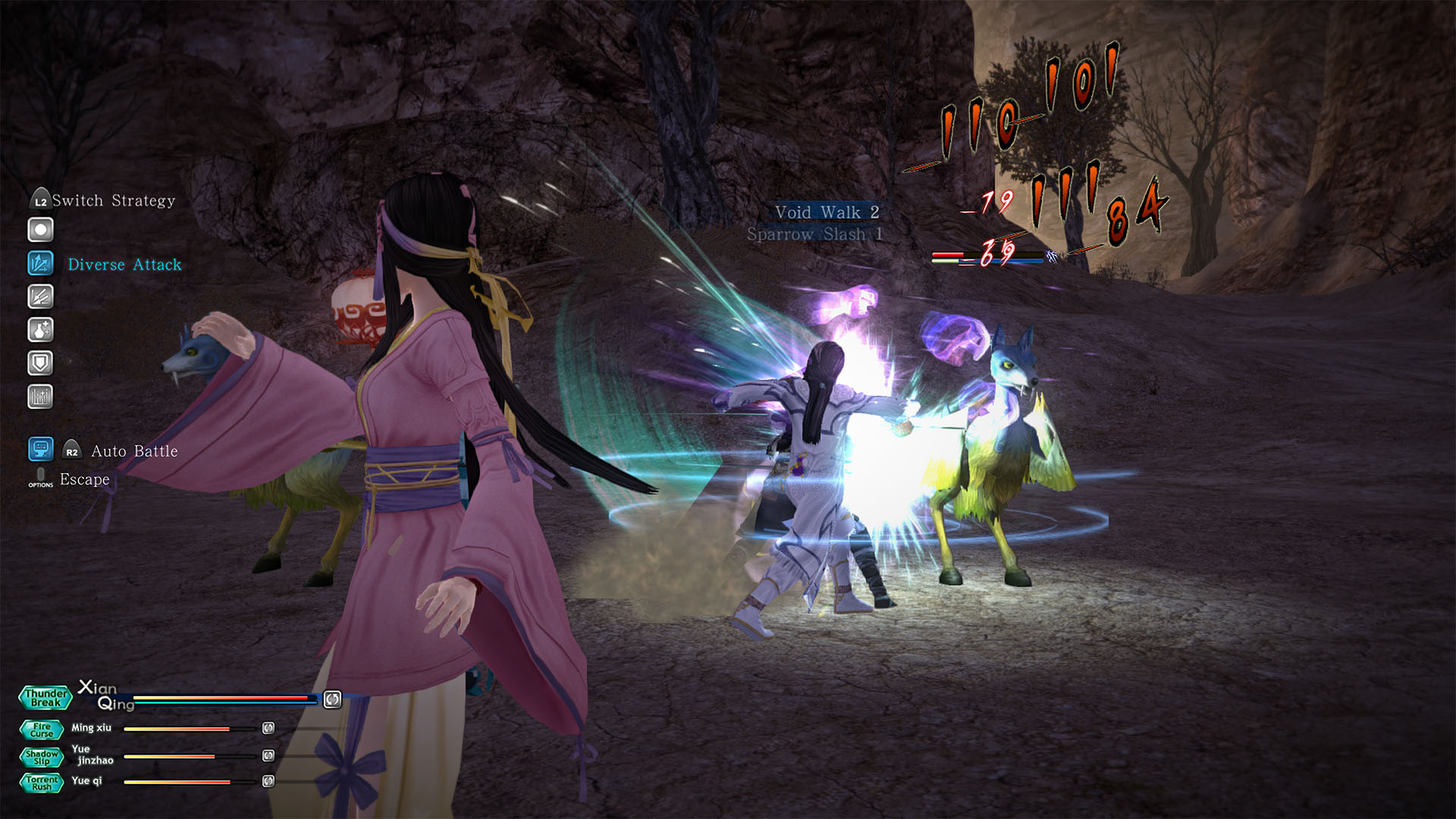1456x819 pixels.
Task: Click the swap icon beside Xian Qing
Action: pos(332,699)
